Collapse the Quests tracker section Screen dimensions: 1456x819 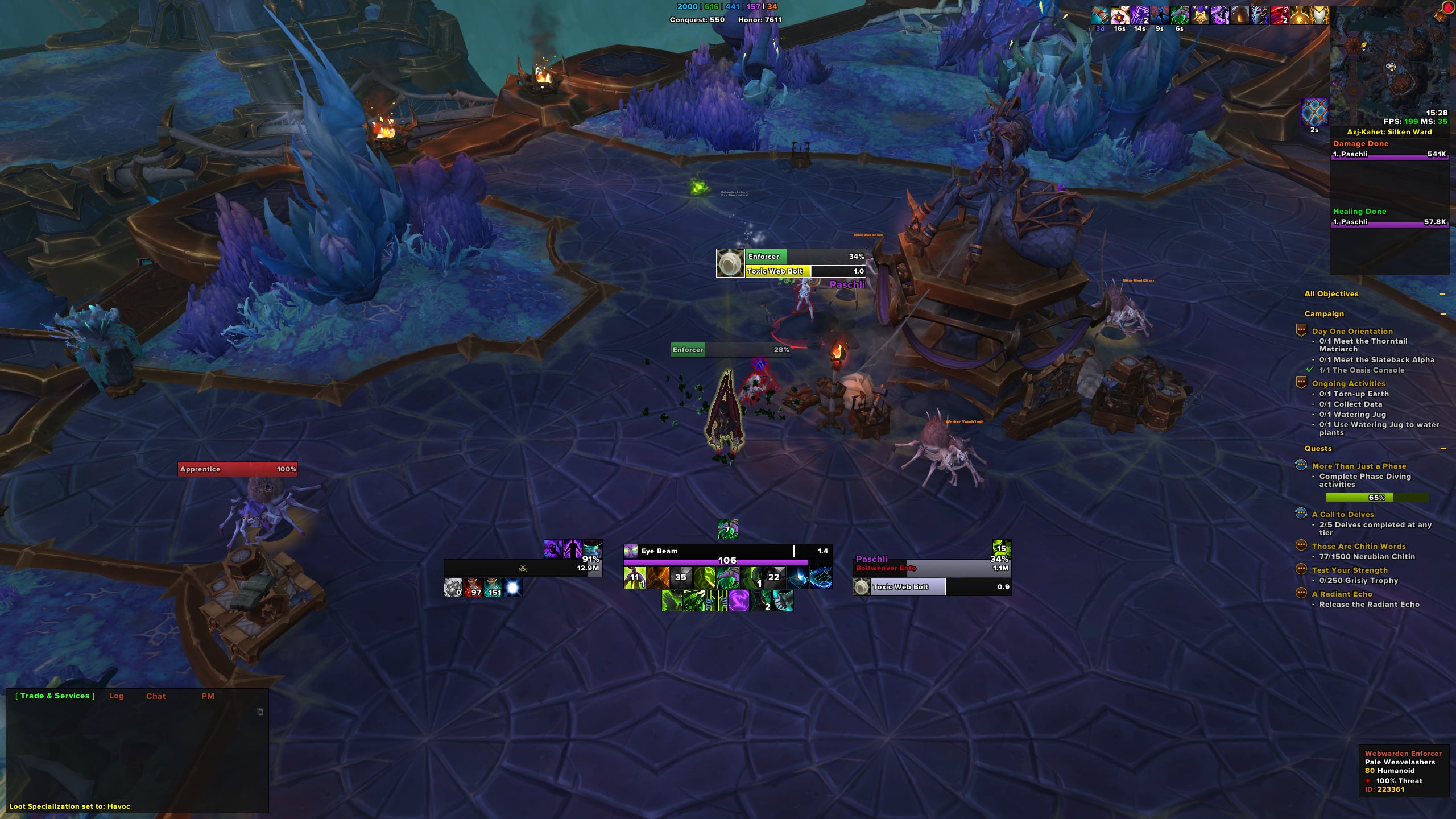tap(1443, 449)
